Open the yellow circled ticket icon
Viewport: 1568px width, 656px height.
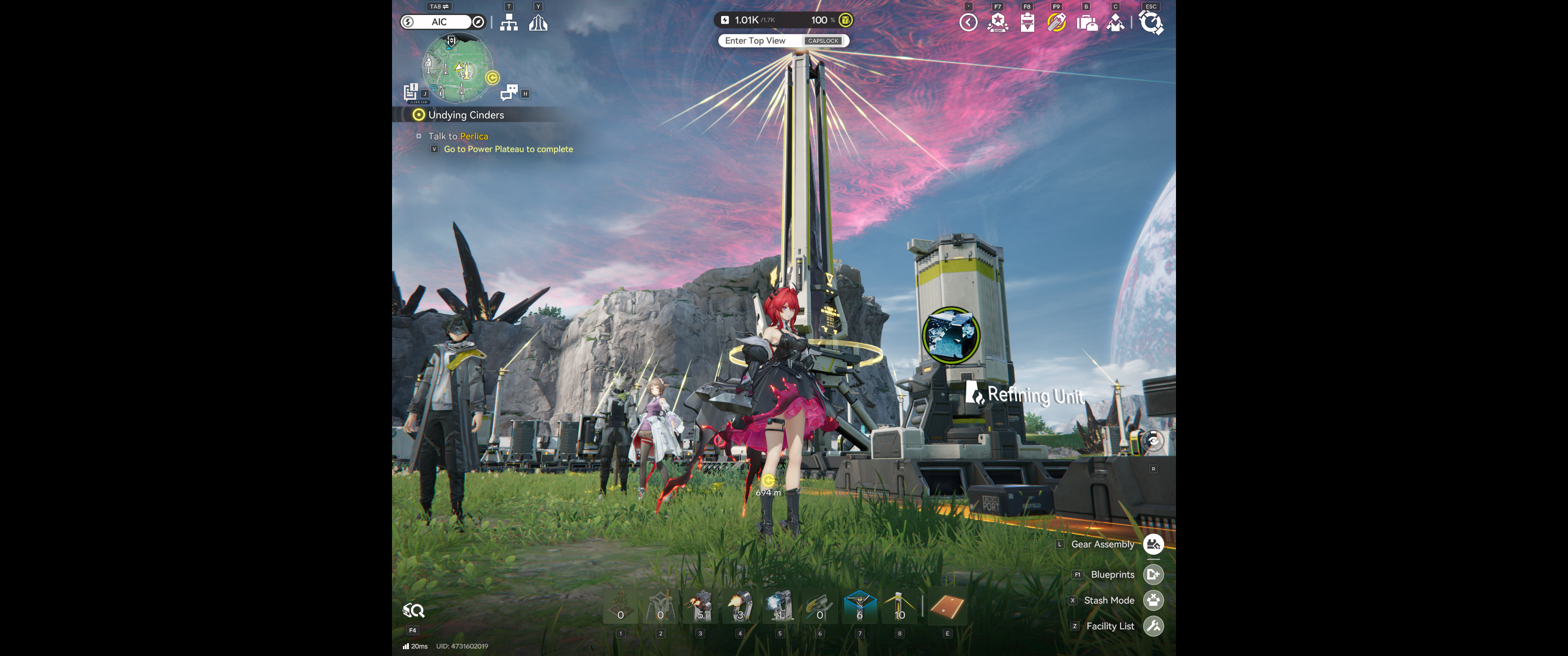pos(1056,22)
